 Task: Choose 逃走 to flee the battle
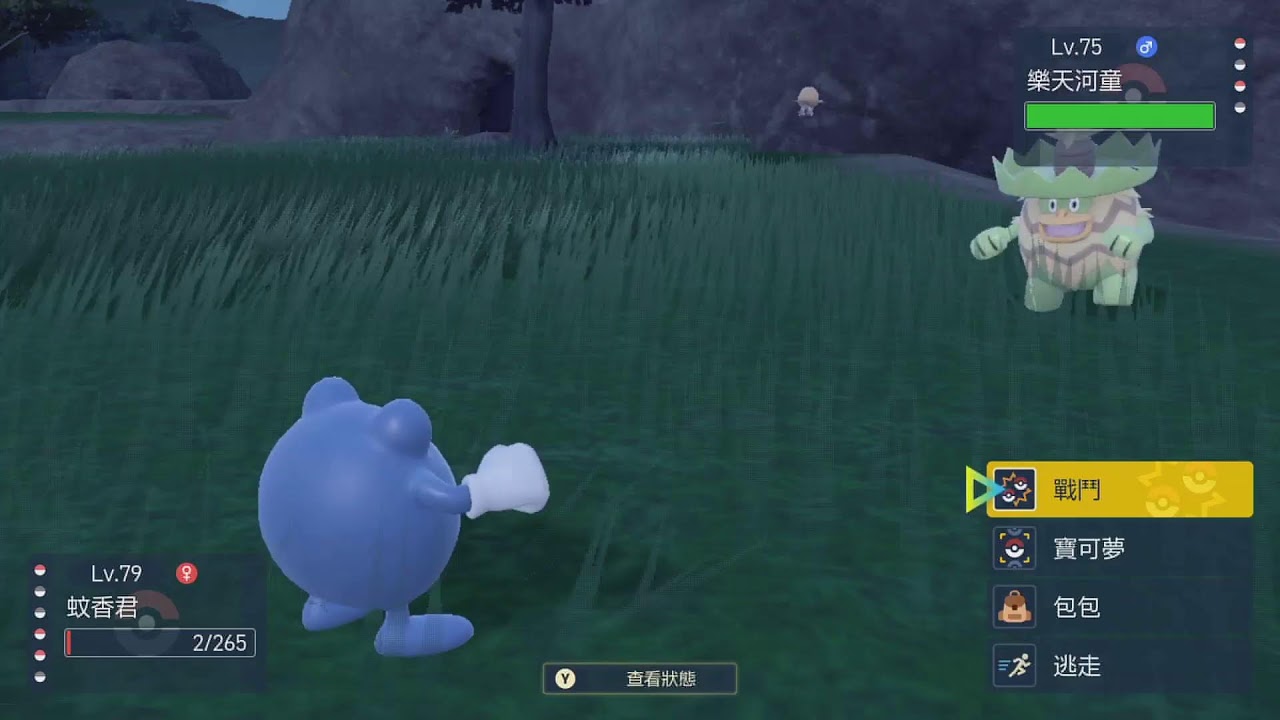click(x=1077, y=666)
